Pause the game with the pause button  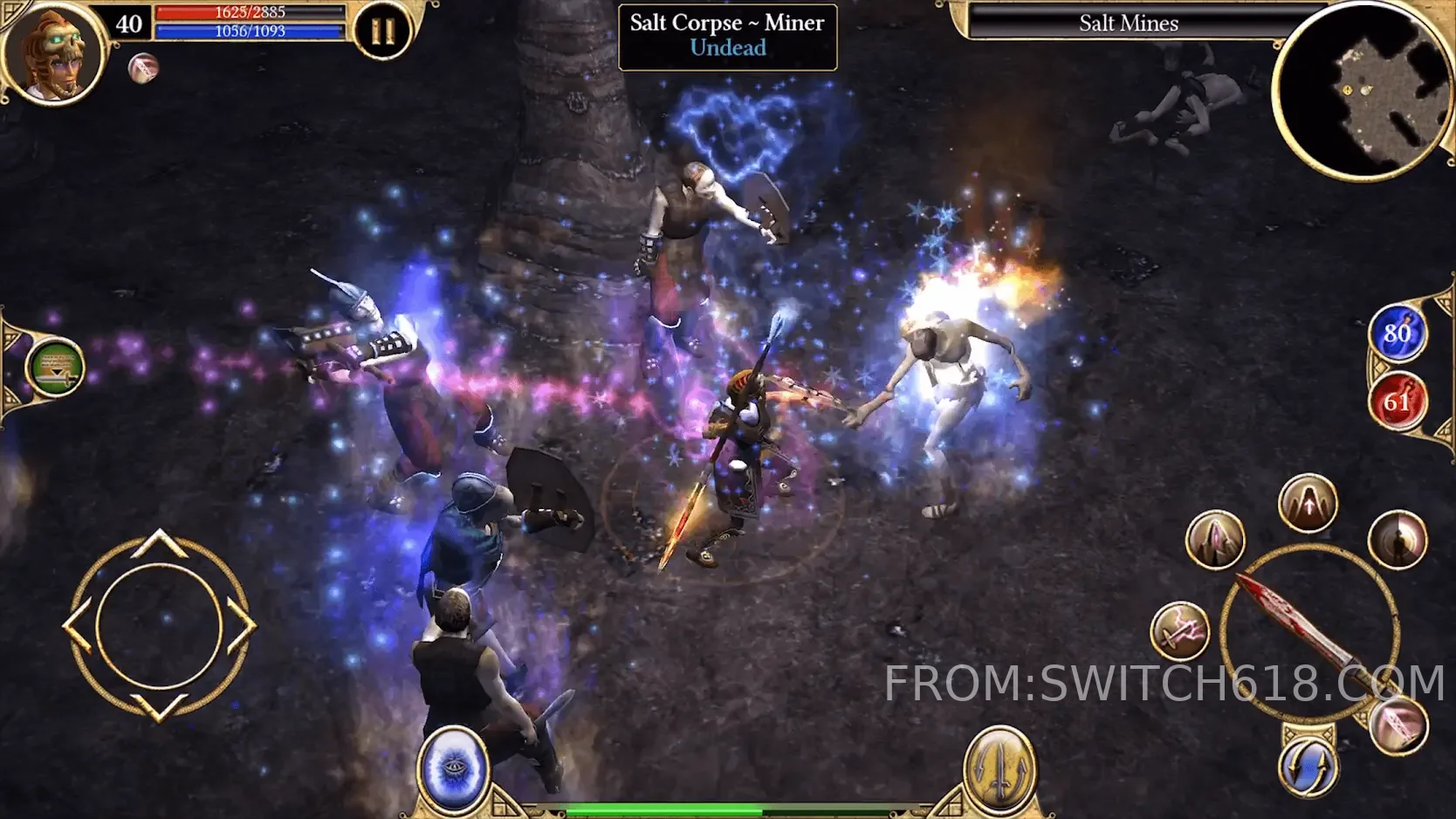click(x=381, y=32)
